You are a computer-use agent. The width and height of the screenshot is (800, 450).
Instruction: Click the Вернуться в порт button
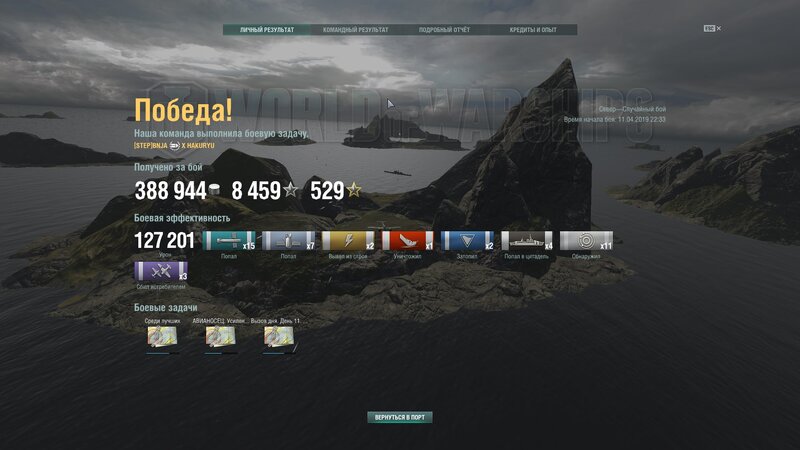point(400,417)
